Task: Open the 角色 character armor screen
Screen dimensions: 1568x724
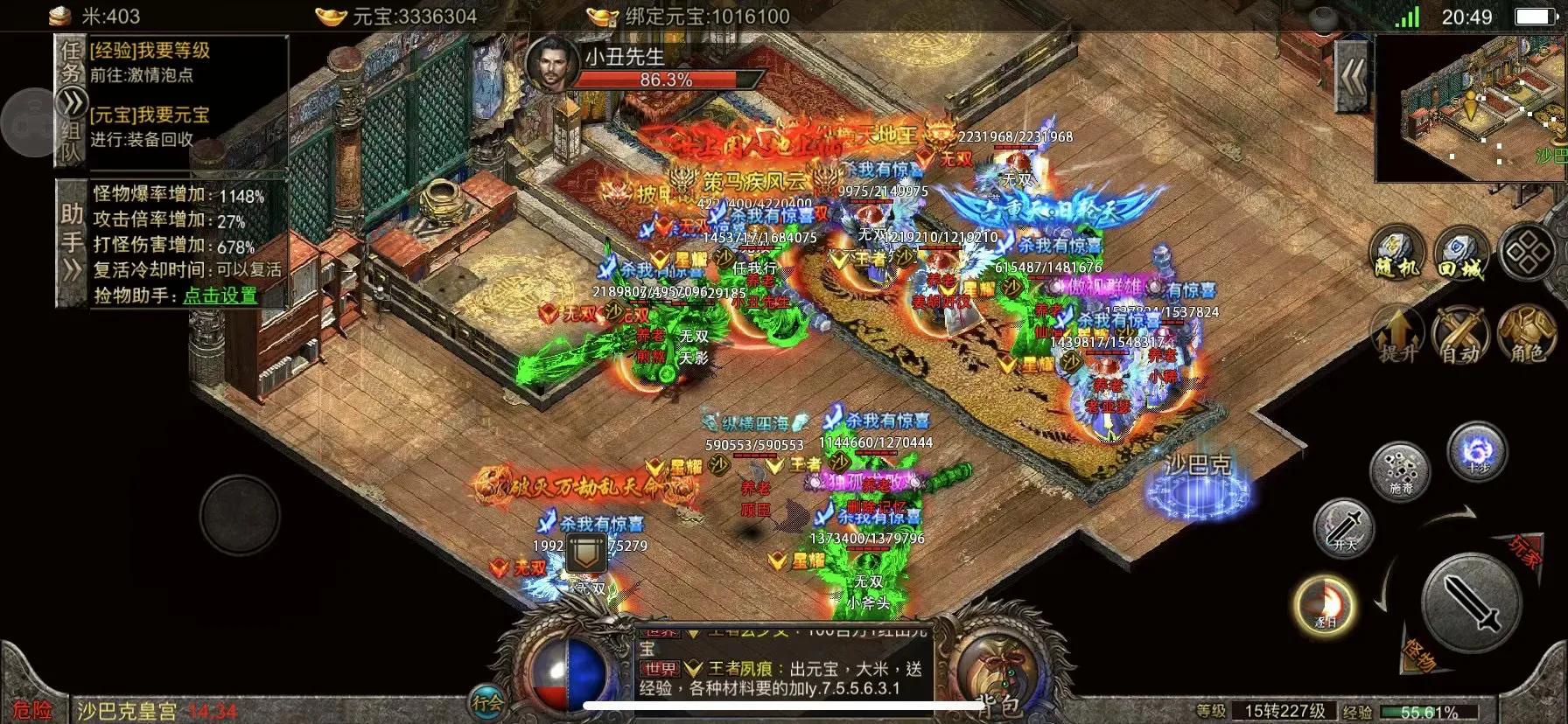Action: click(1527, 335)
